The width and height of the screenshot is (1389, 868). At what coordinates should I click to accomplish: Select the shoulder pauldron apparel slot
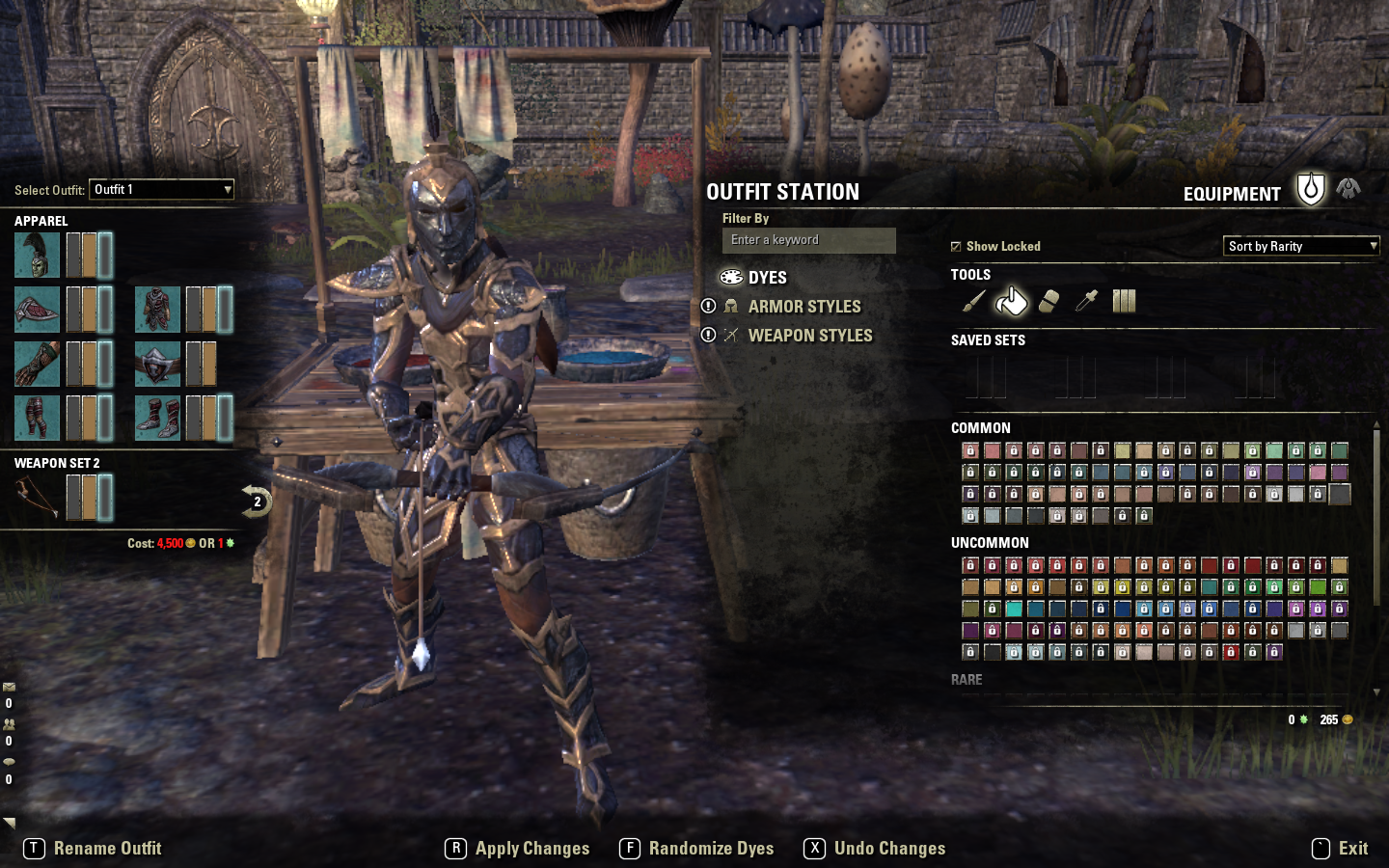38,310
